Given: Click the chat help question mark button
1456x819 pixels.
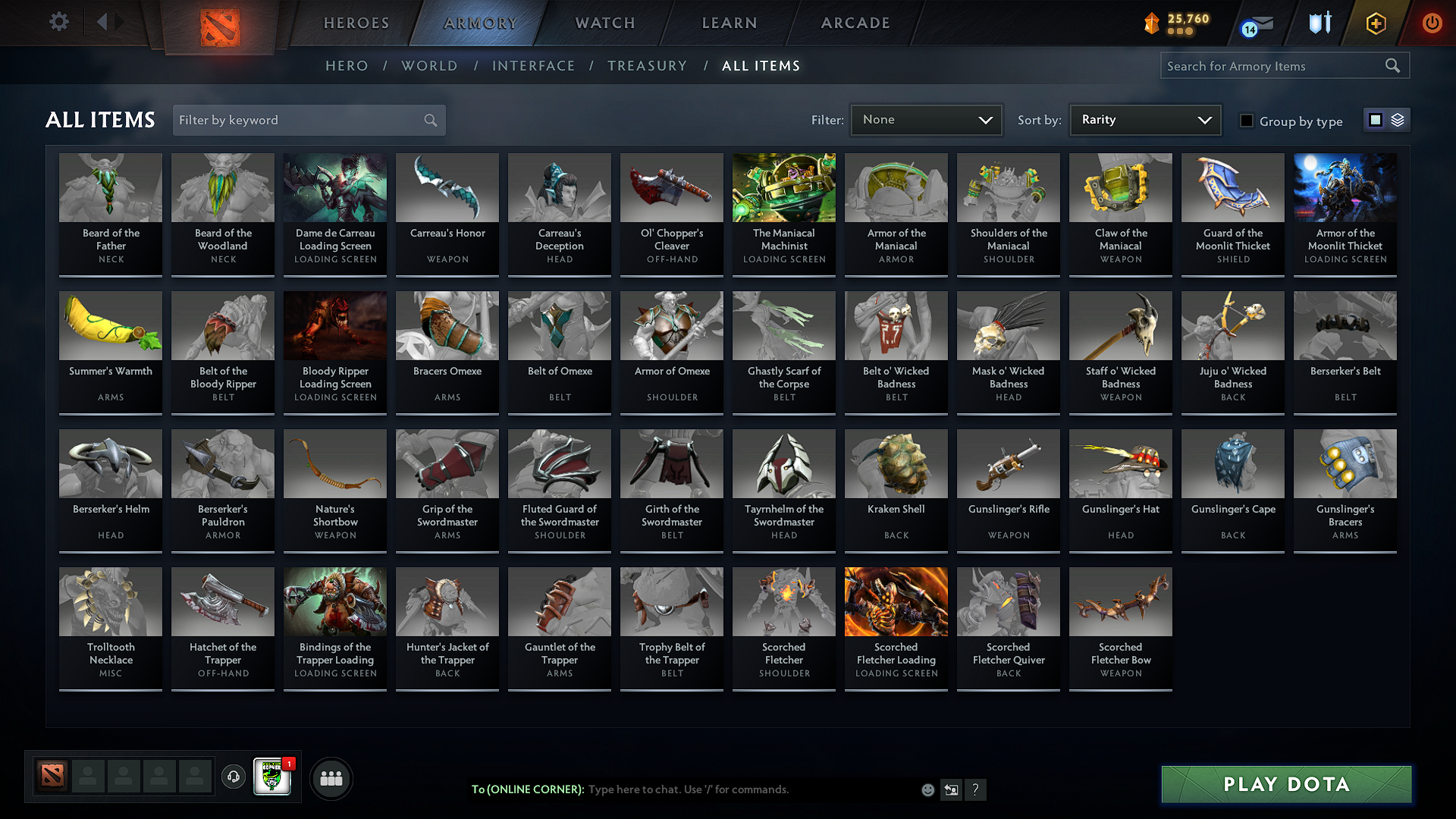Looking at the screenshot, I should point(976,789).
